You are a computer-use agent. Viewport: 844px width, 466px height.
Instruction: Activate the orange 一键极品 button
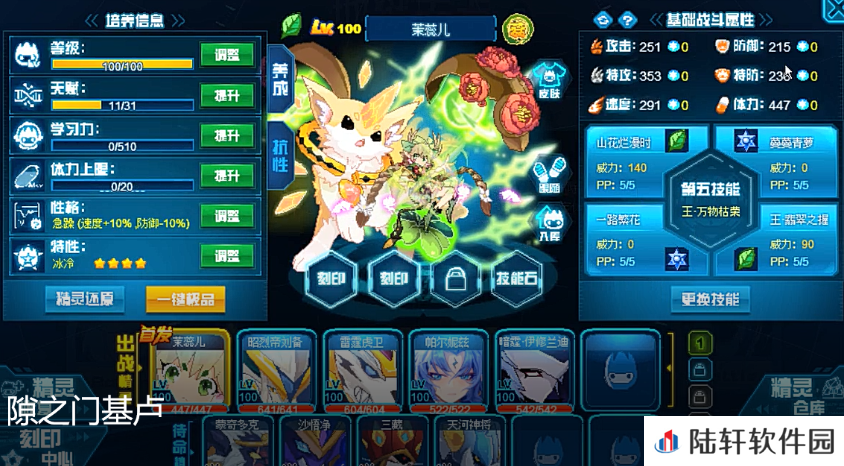click(185, 298)
